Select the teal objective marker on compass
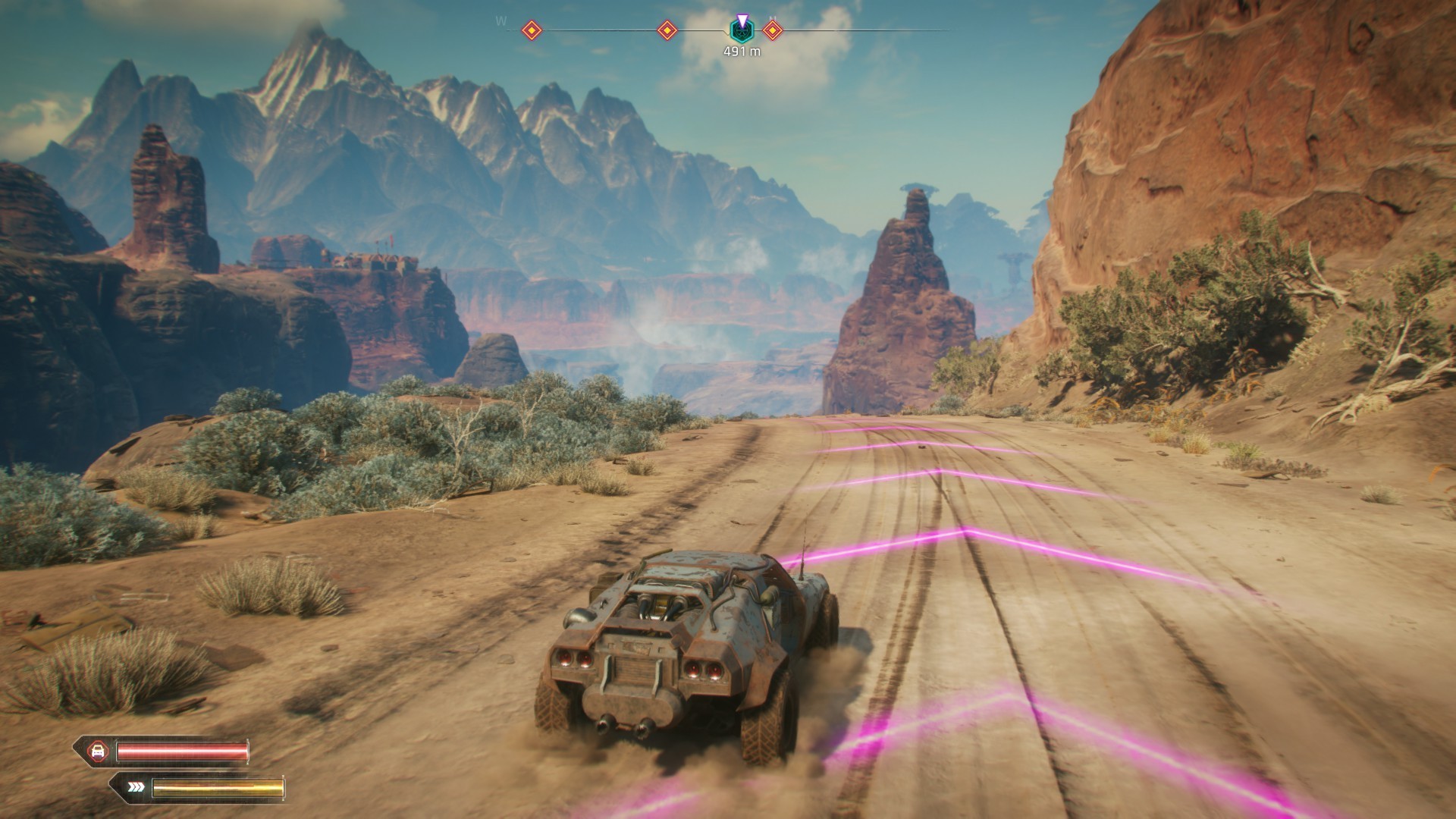Screen dimensions: 1456x819 click(741, 30)
